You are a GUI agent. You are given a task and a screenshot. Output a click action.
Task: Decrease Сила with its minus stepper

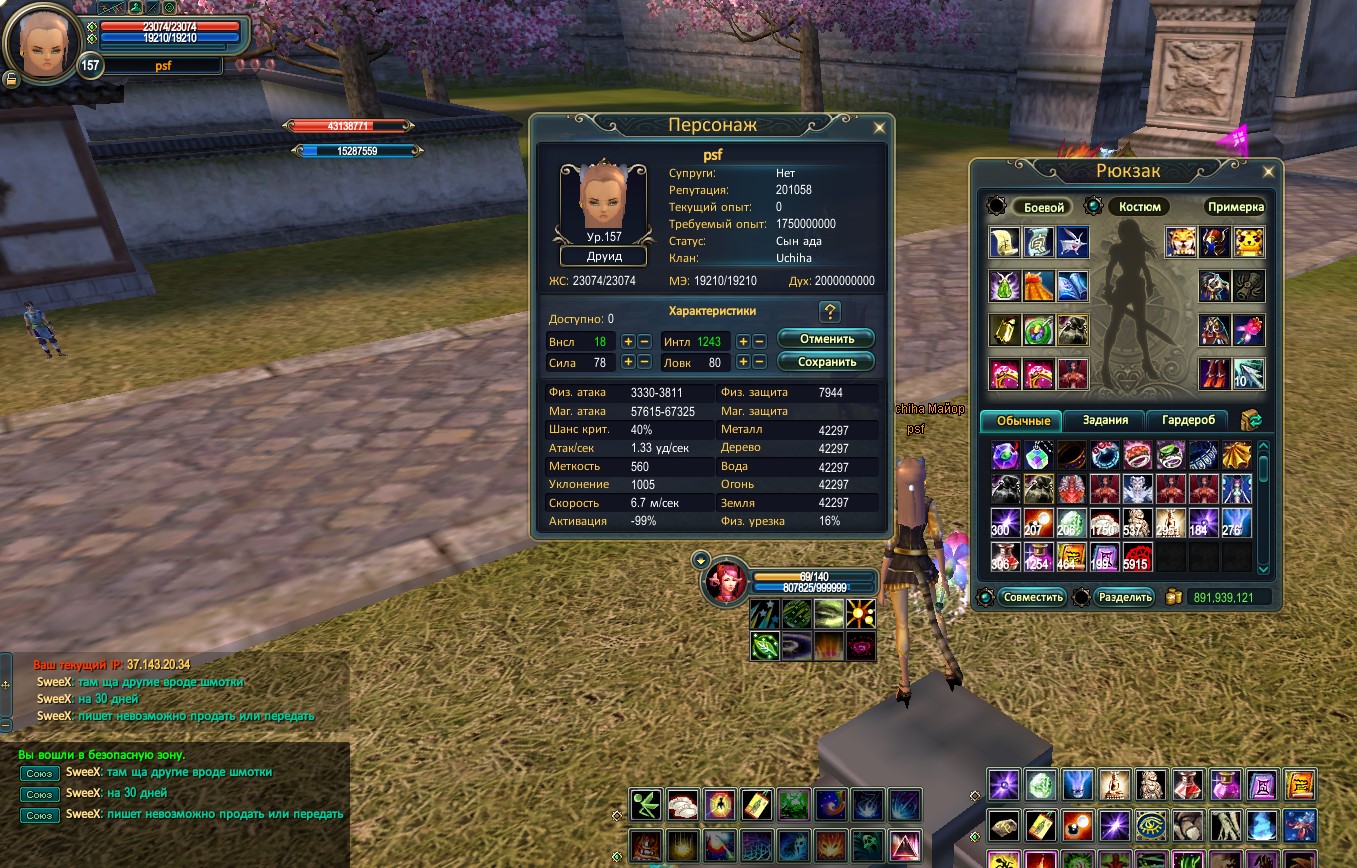coord(646,362)
